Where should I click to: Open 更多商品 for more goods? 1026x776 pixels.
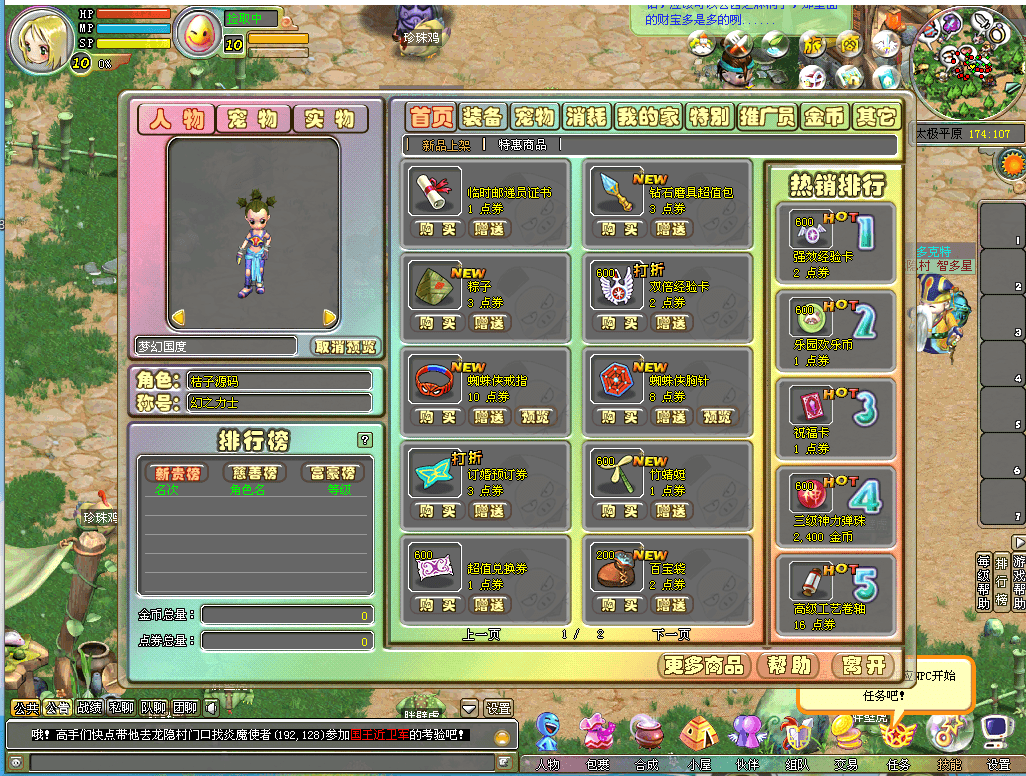[706, 665]
